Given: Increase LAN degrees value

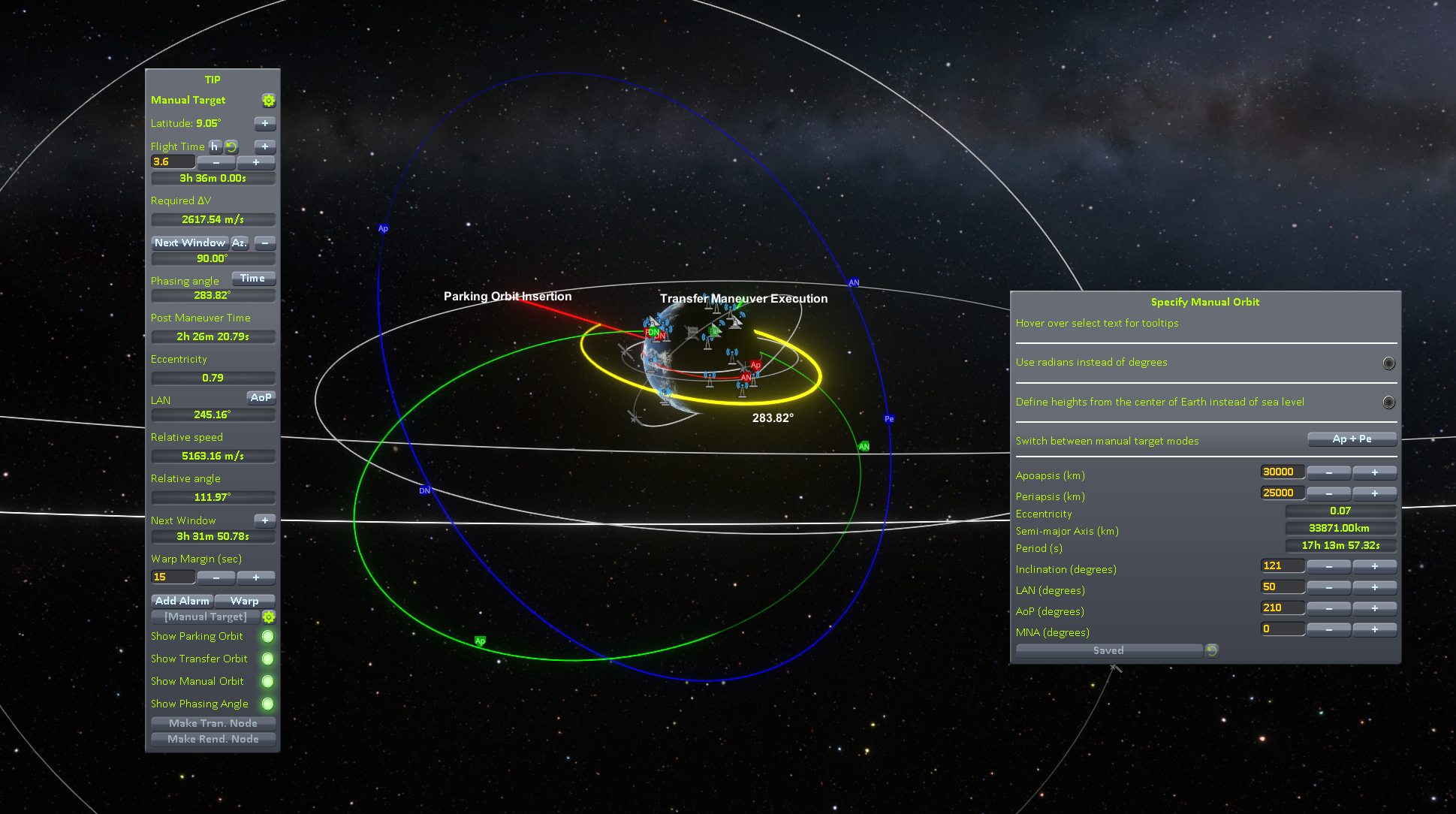Looking at the screenshot, I should (1374, 587).
